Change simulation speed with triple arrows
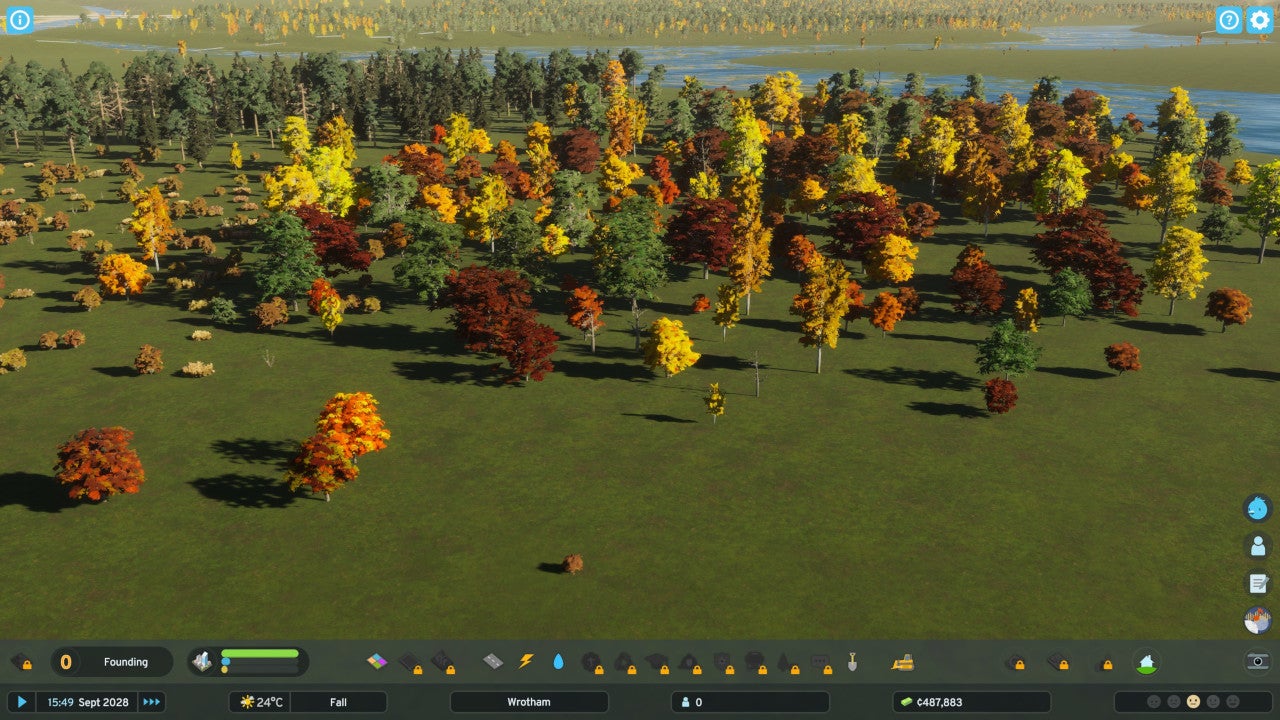 click(151, 702)
